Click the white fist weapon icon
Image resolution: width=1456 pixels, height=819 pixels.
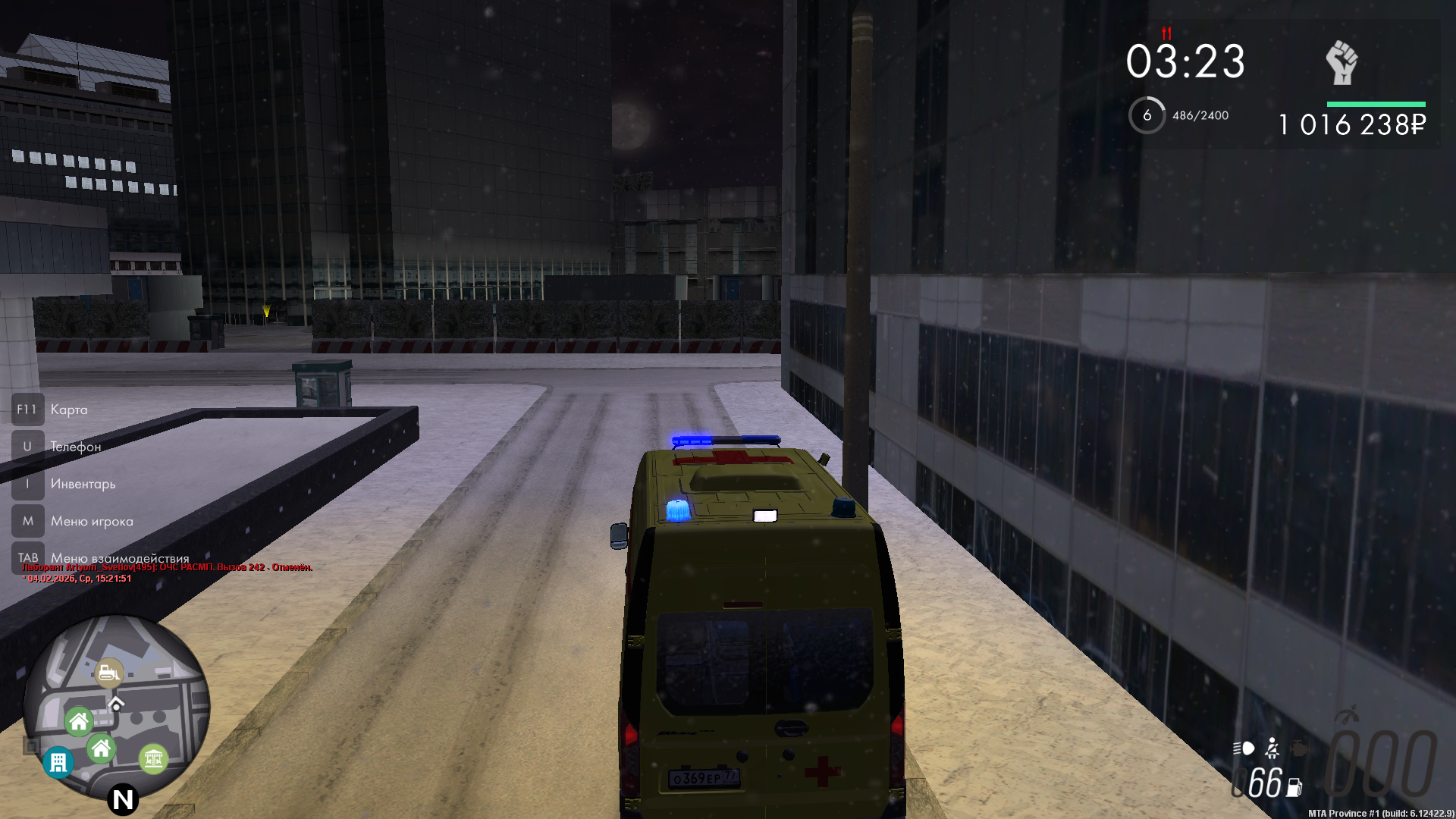pyautogui.click(x=1341, y=63)
